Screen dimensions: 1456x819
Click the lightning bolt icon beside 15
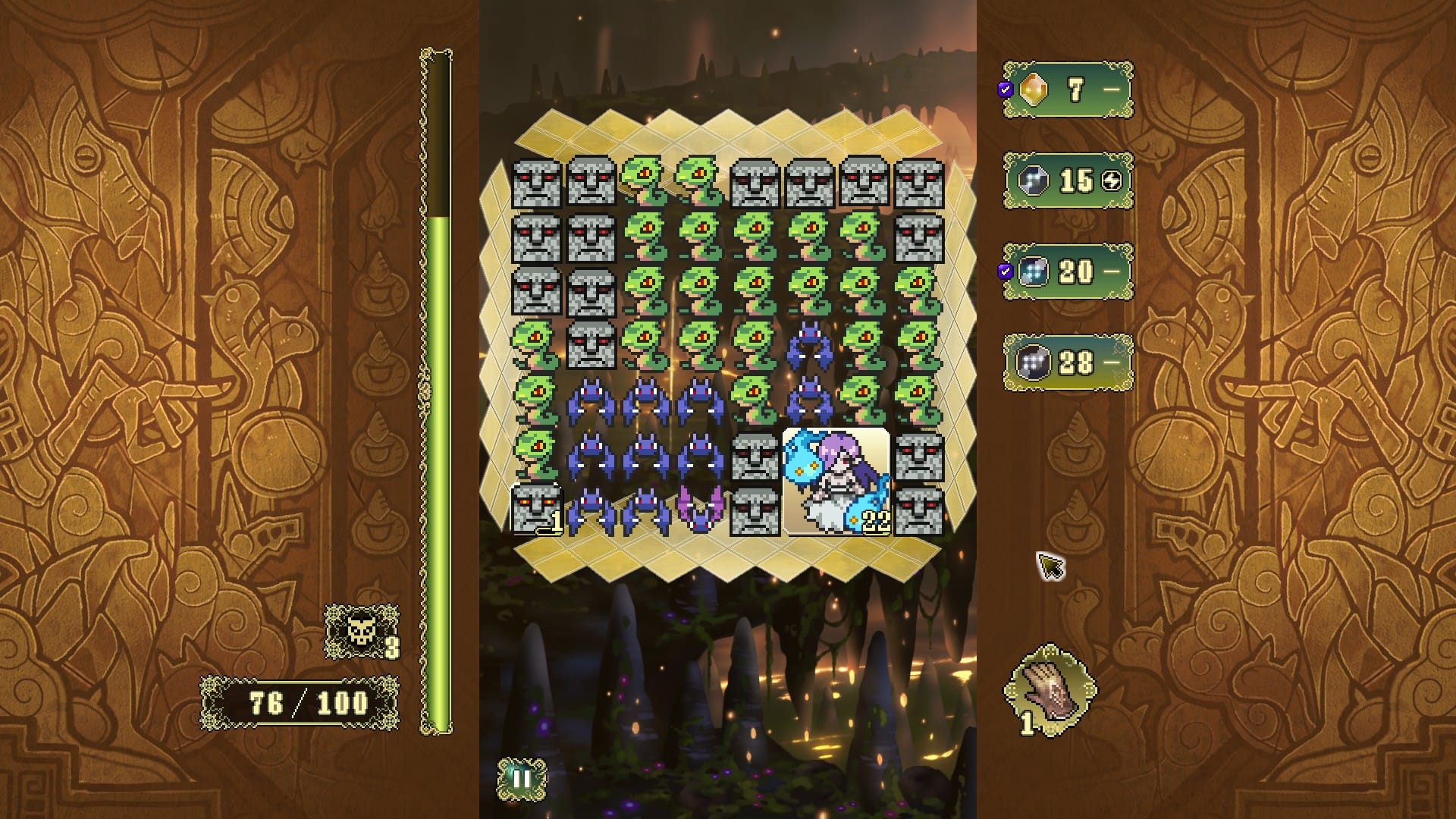1112,180
